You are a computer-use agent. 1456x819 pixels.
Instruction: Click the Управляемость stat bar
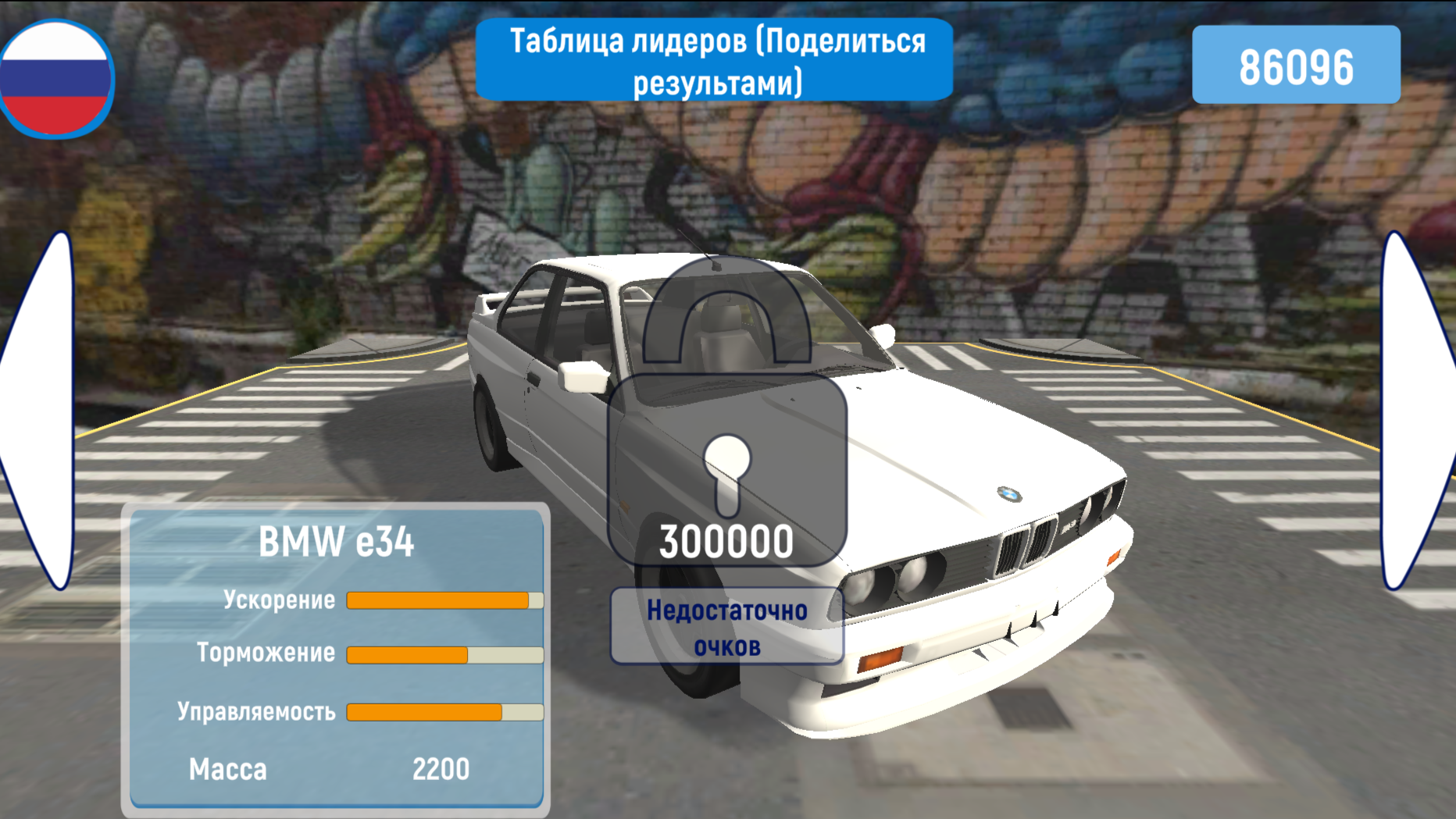443,711
